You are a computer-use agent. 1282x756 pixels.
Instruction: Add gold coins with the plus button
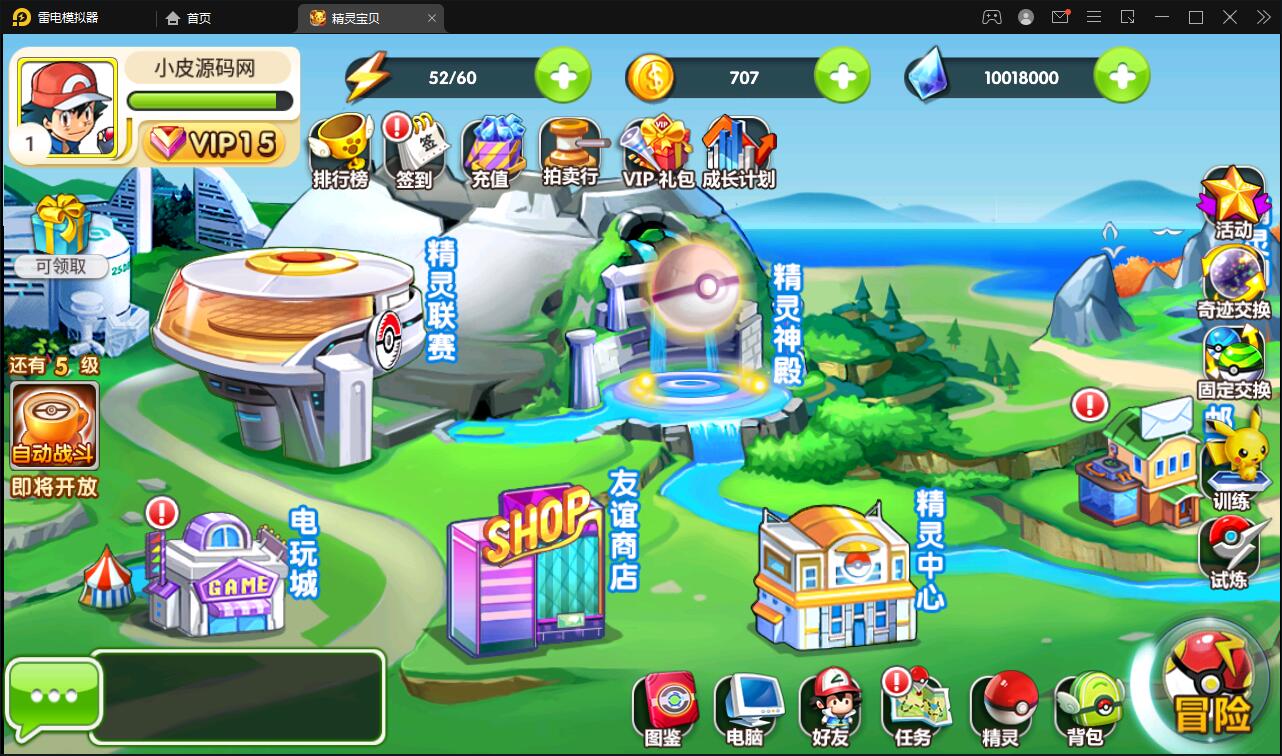842,77
